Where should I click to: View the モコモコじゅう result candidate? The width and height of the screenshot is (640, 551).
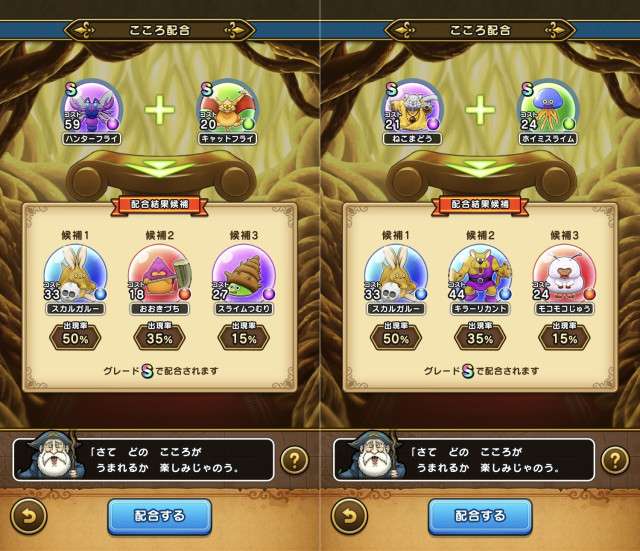(x=563, y=273)
